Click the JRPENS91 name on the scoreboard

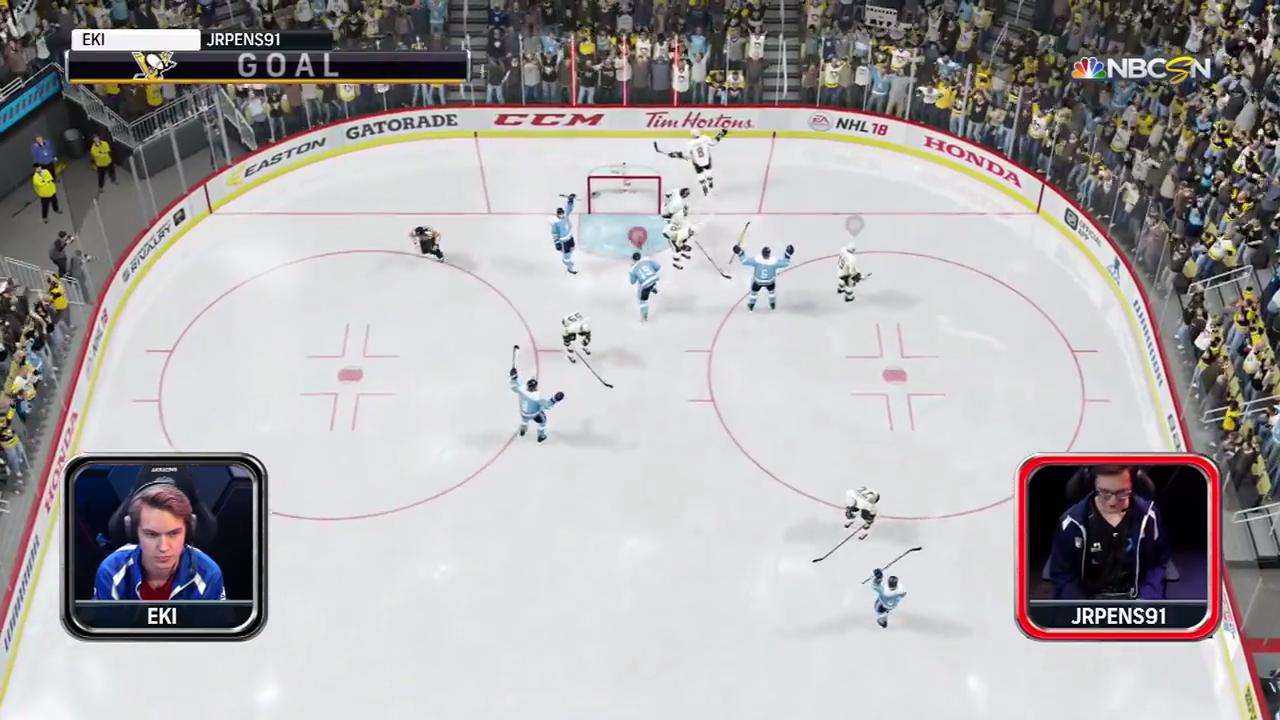(x=243, y=40)
